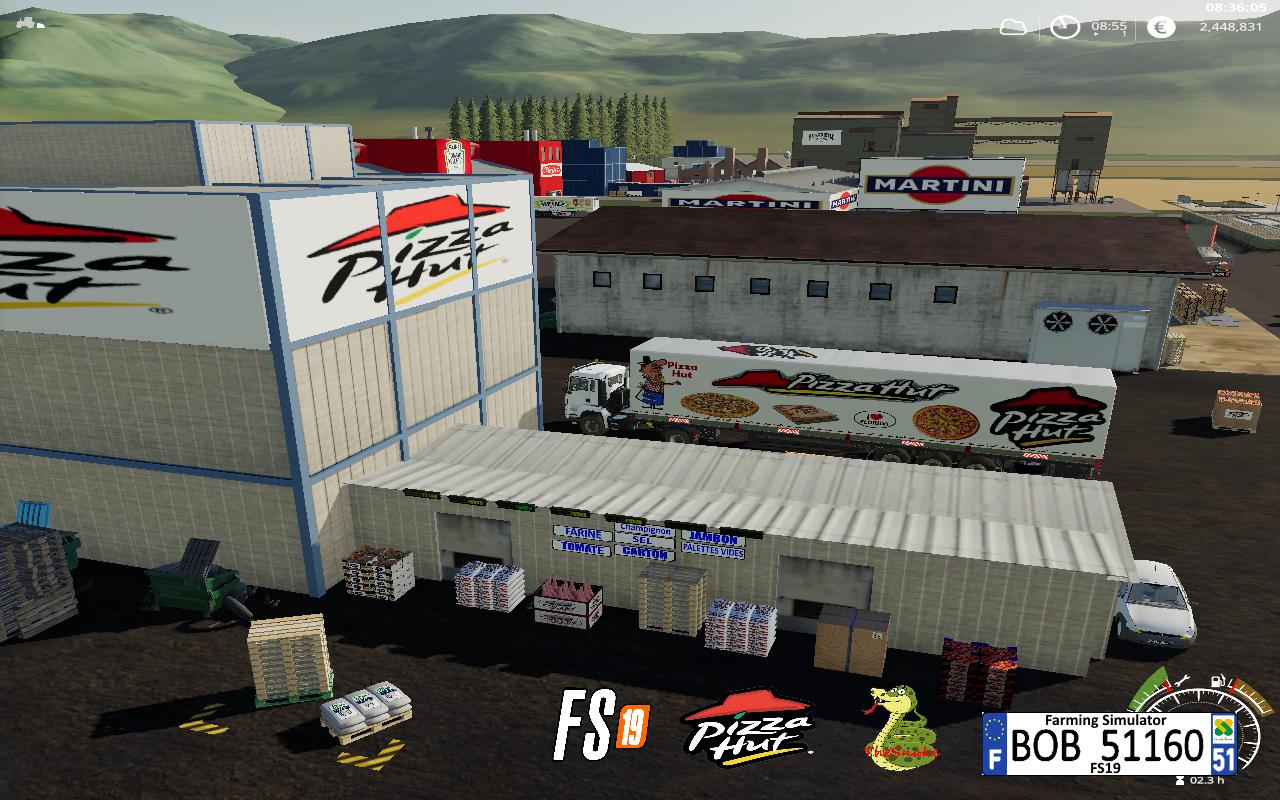Click the euro money icon
Screen dimensions: 1280x800
[x=1160, y=27]
